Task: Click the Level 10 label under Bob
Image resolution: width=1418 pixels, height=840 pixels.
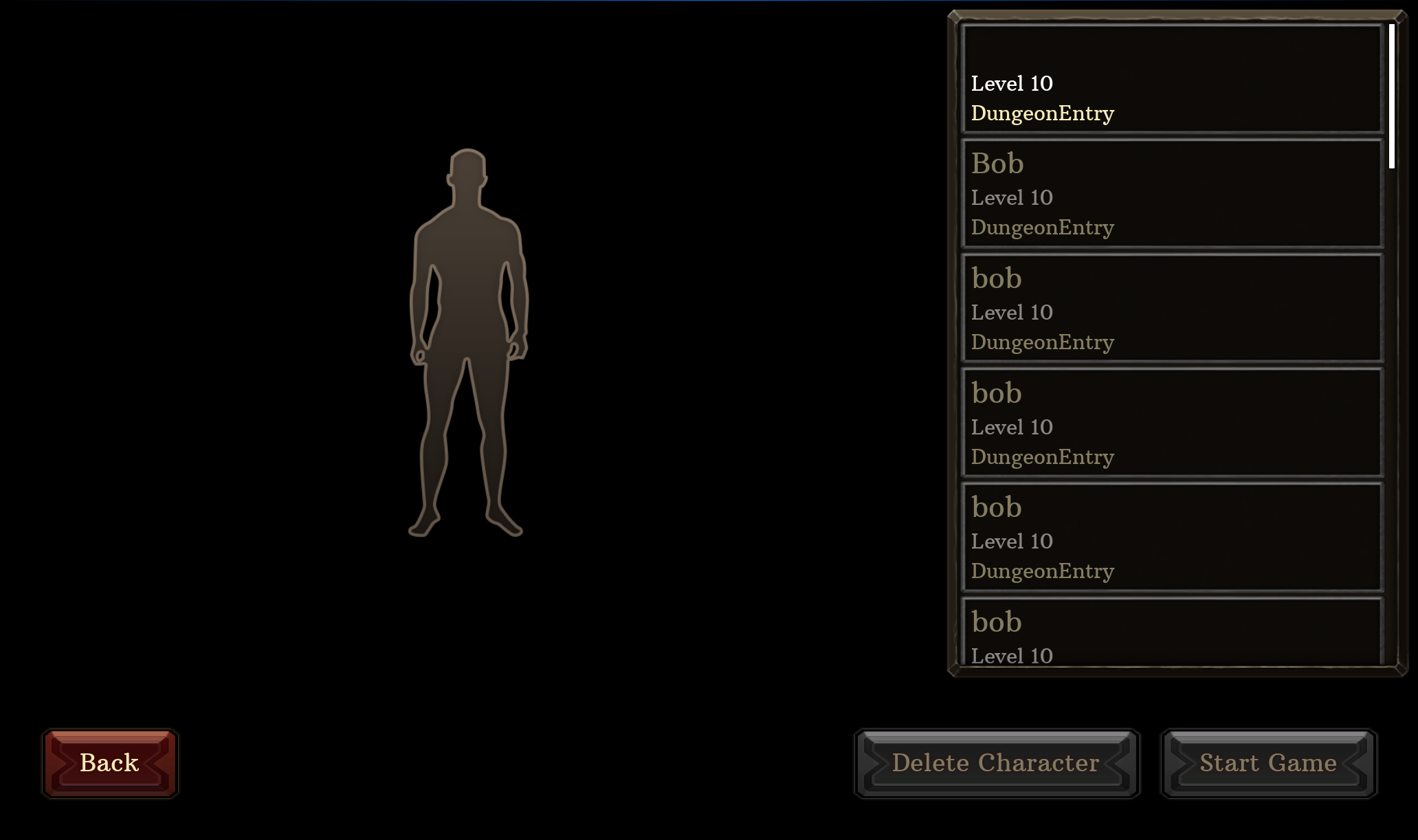Action: point(1010,197)
